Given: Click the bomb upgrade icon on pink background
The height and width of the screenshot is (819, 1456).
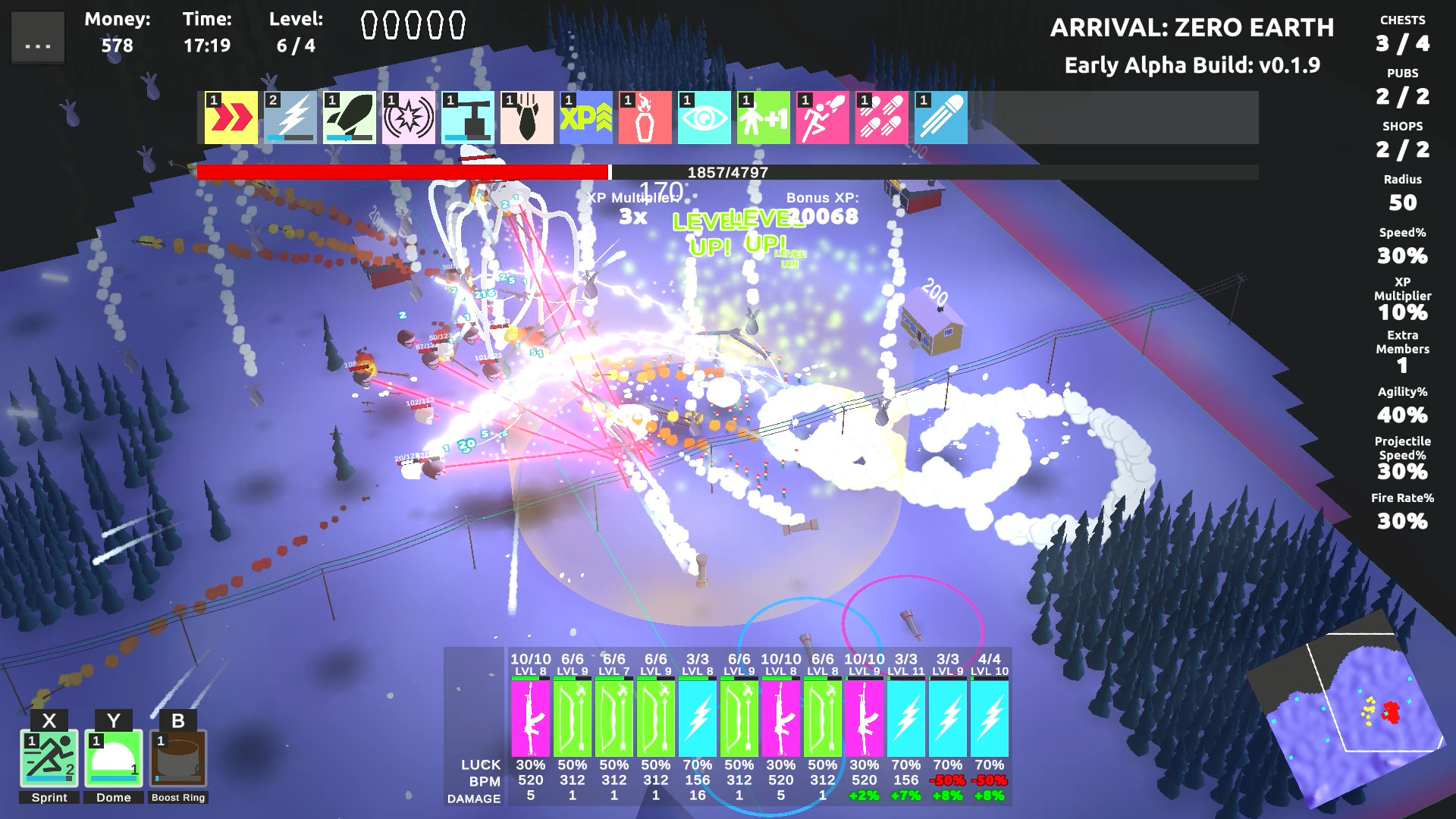Looking at the screenshot, I should [526, 118].
